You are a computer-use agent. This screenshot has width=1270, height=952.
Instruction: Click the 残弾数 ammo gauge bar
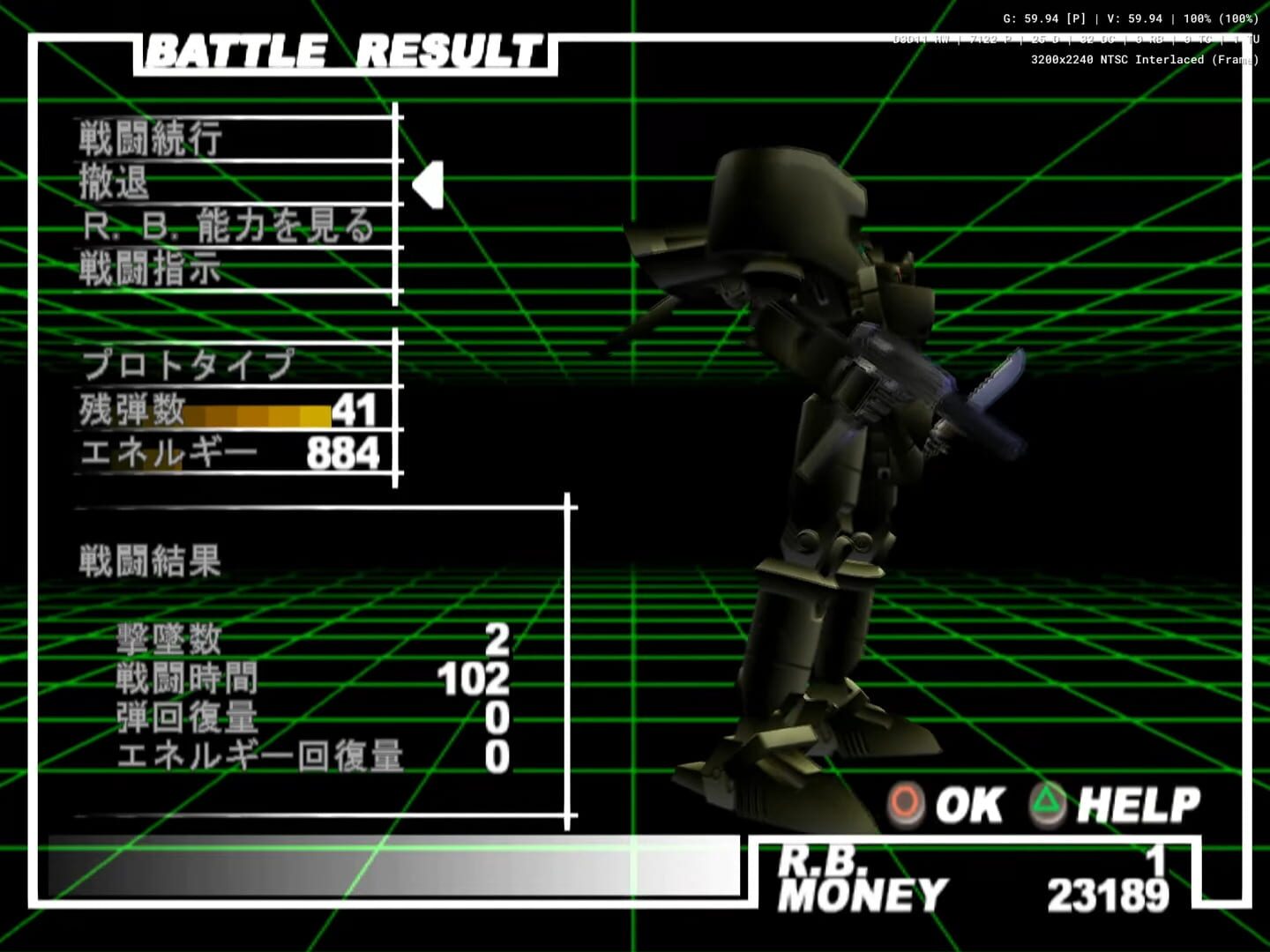258,412
